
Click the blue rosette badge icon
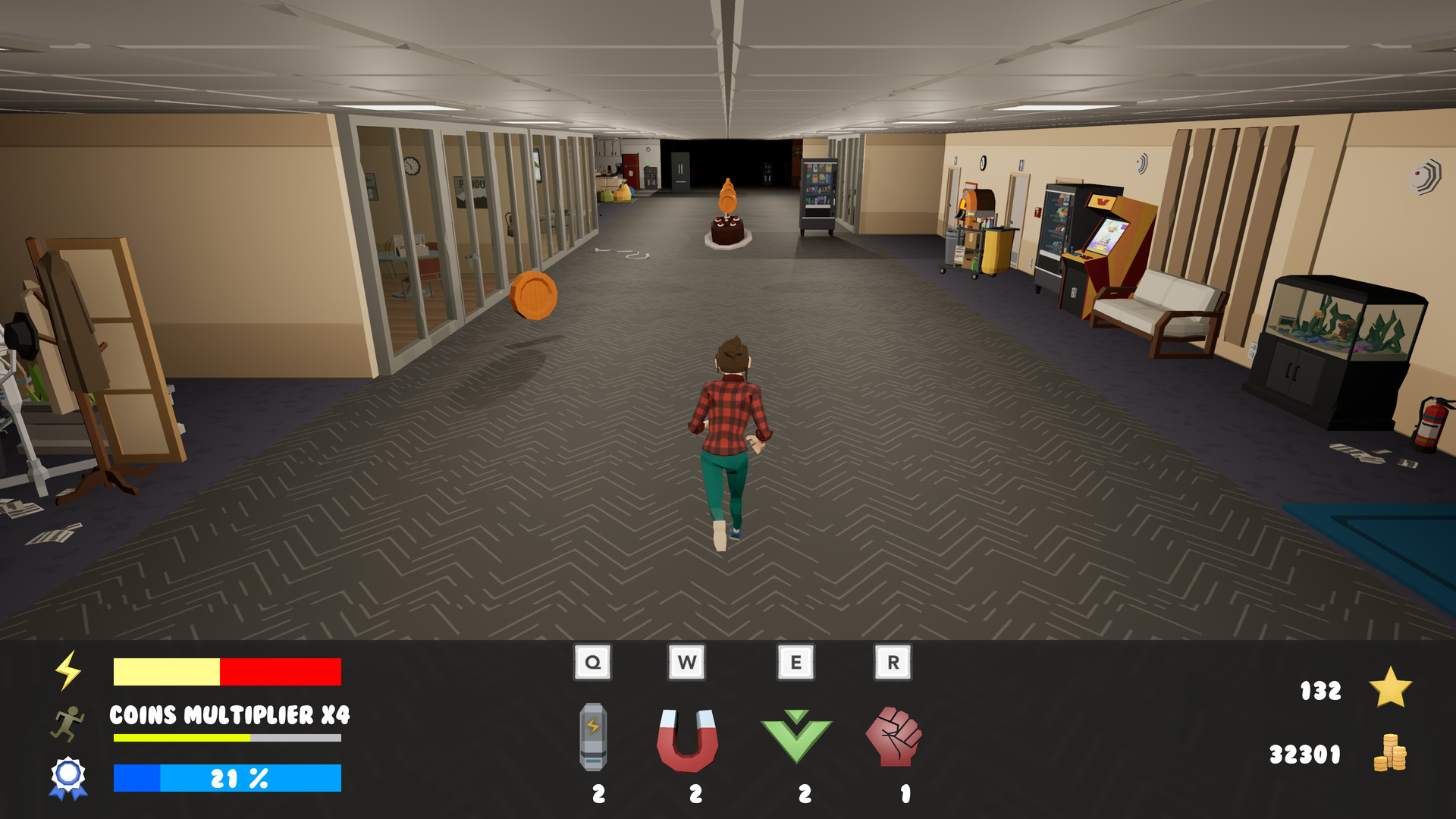[68, 776]
